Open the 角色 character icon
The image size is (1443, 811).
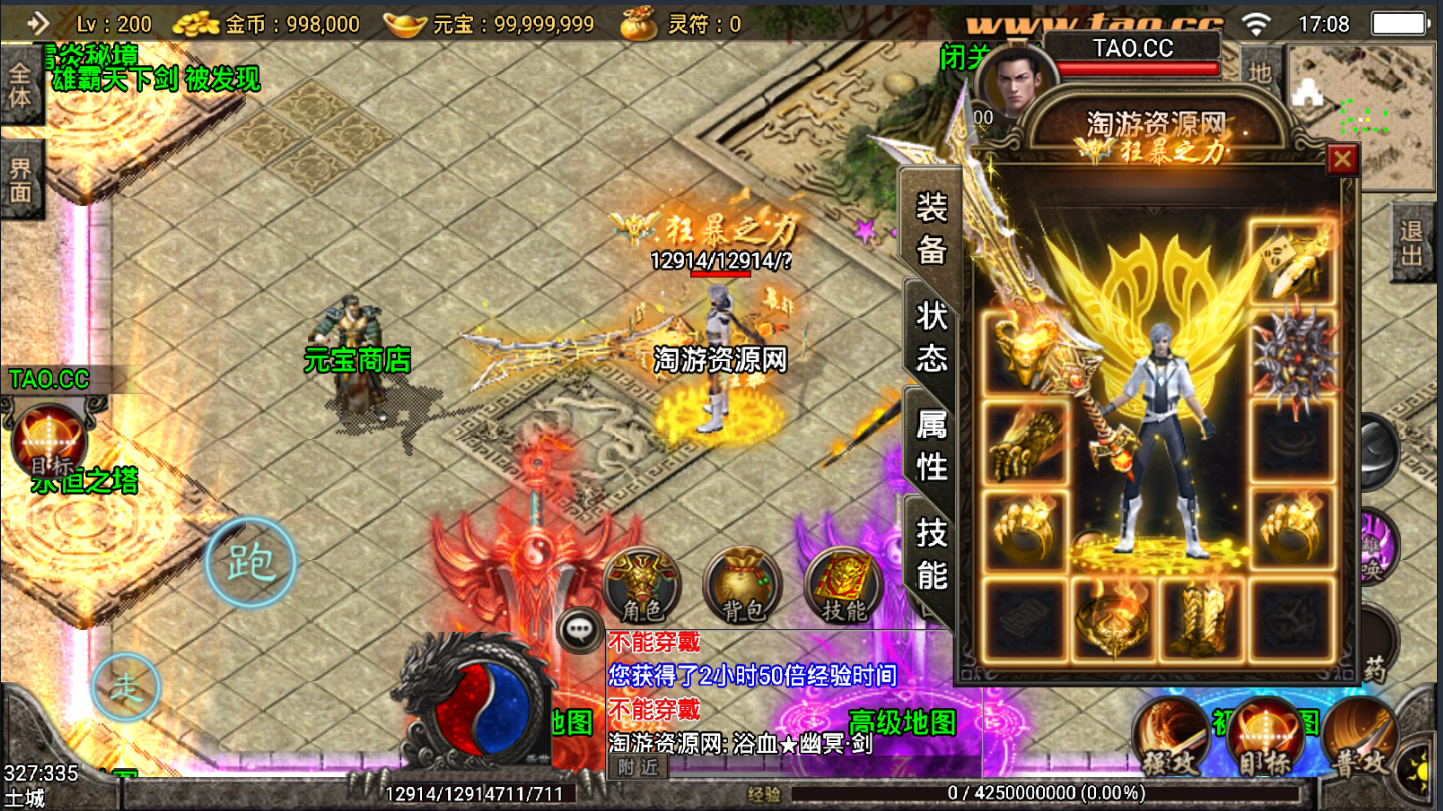[642, 584]
